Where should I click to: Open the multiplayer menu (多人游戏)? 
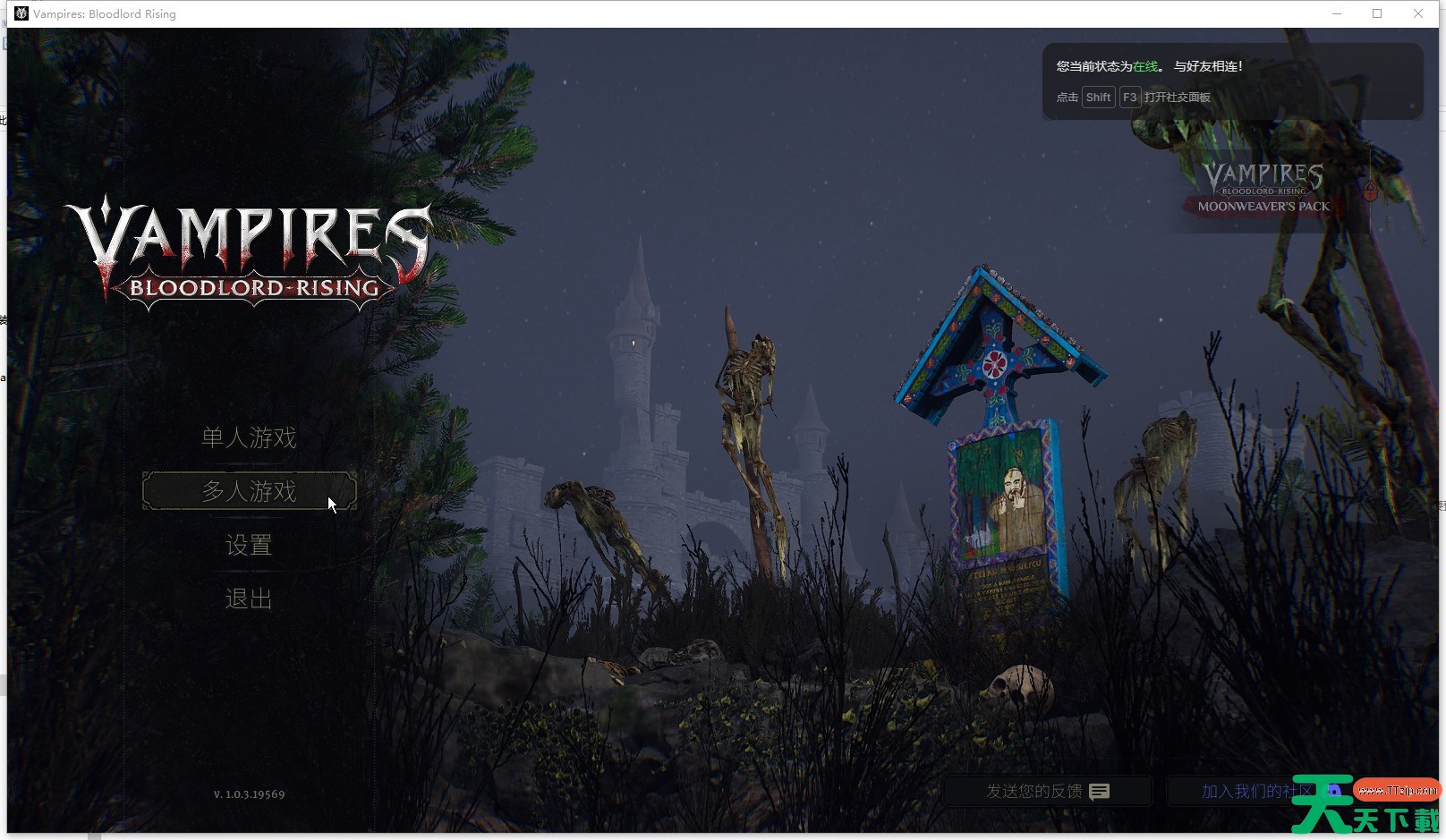coord(249,491)
